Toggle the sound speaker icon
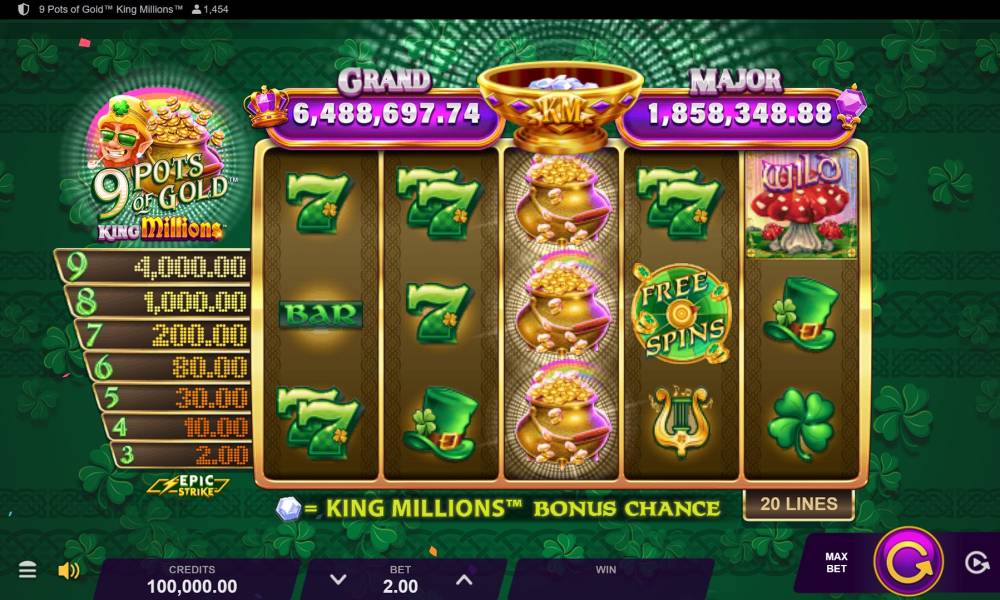1000x600 pixels. tap(68, 570)
